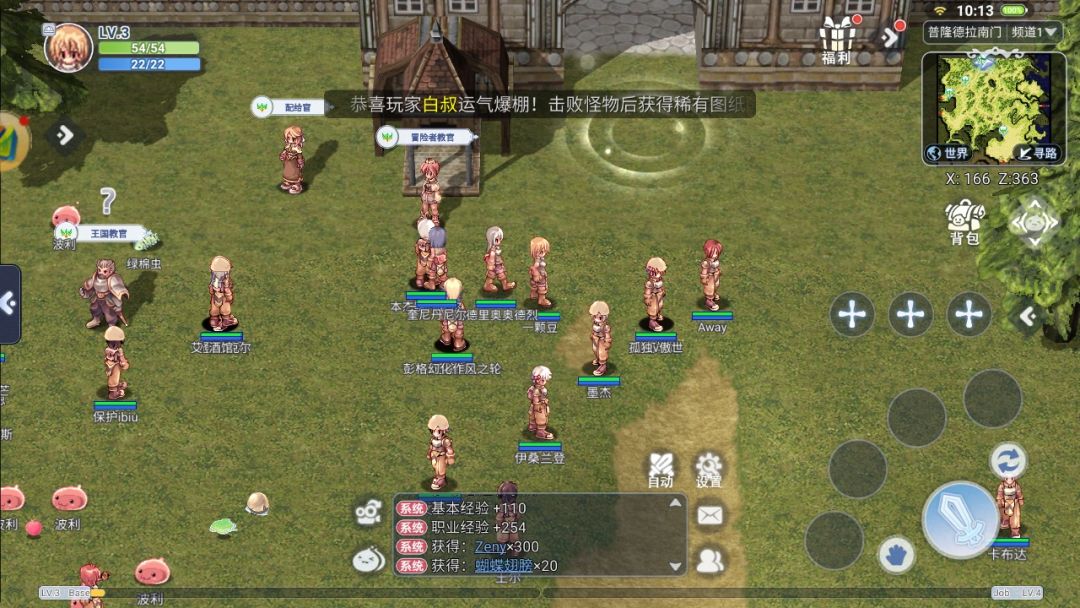Open the friends list icon

710,561
